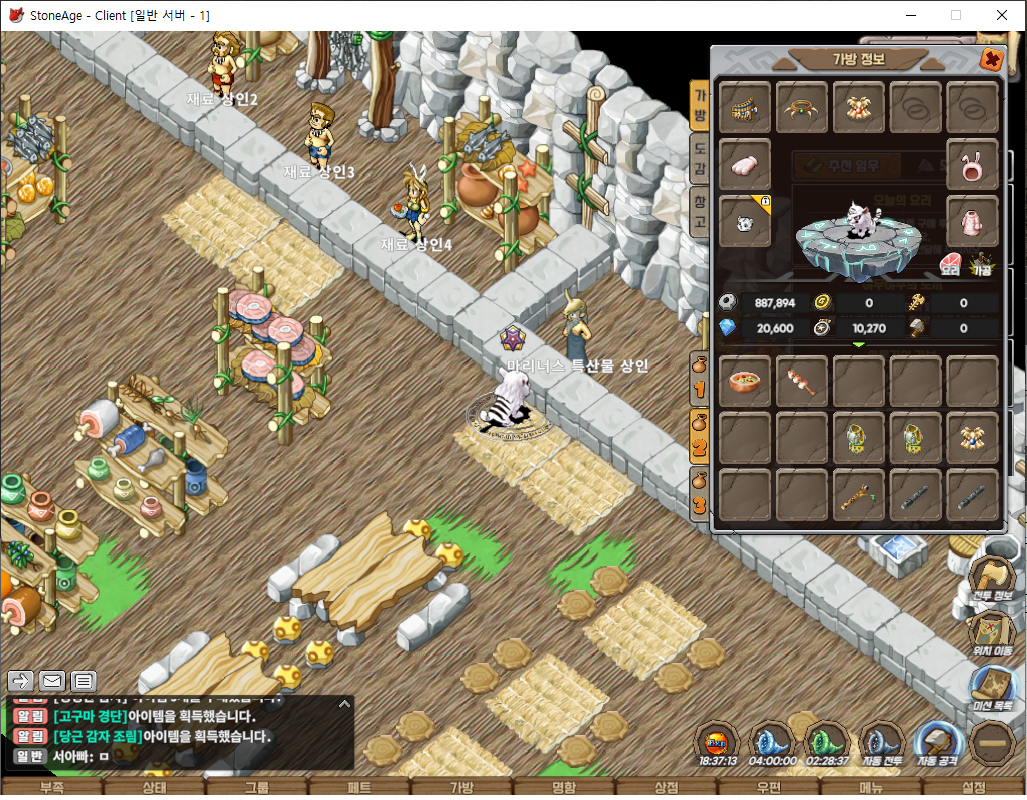Viewport: 1027px width, 800px height.
Task: Open the 페트 pet menu
Action: (x=359, y=788)
